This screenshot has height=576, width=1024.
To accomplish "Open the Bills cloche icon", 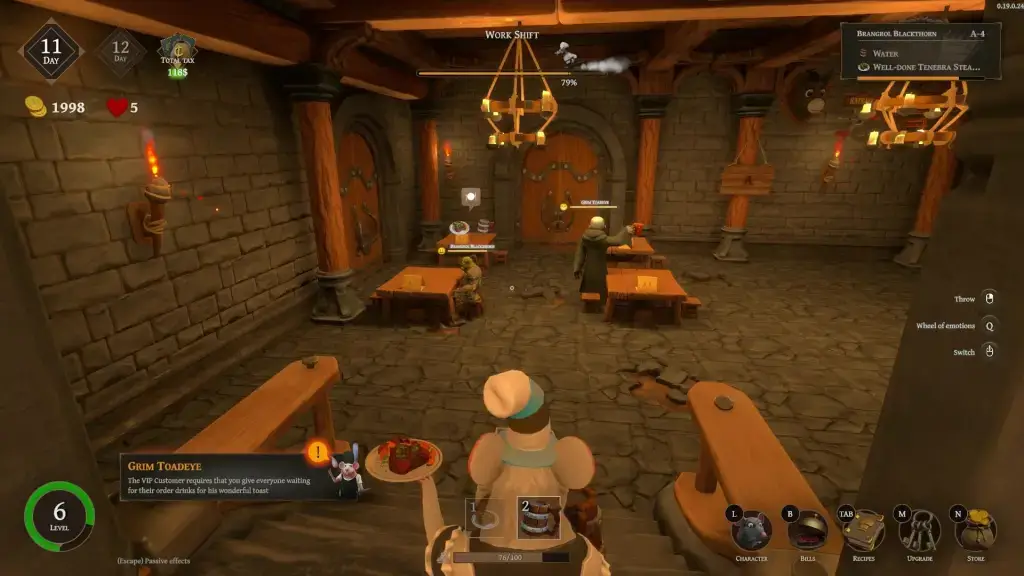I will coord(807,531).
